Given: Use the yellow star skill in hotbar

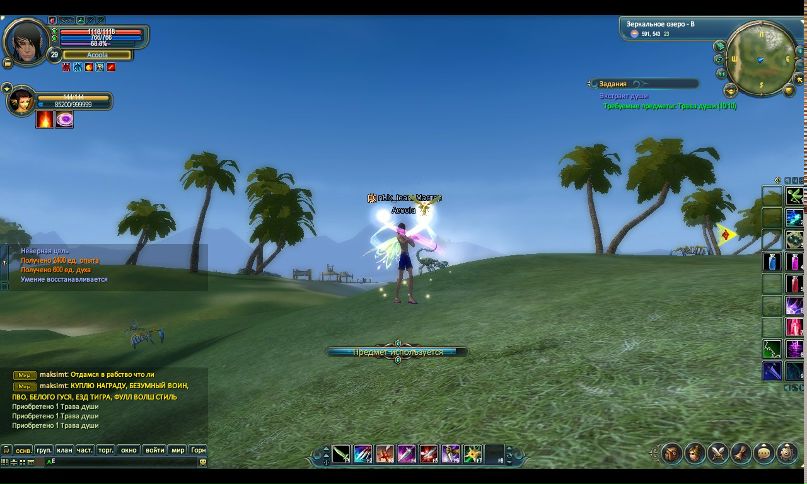Looking at the screenshot, I should [473, 455].
